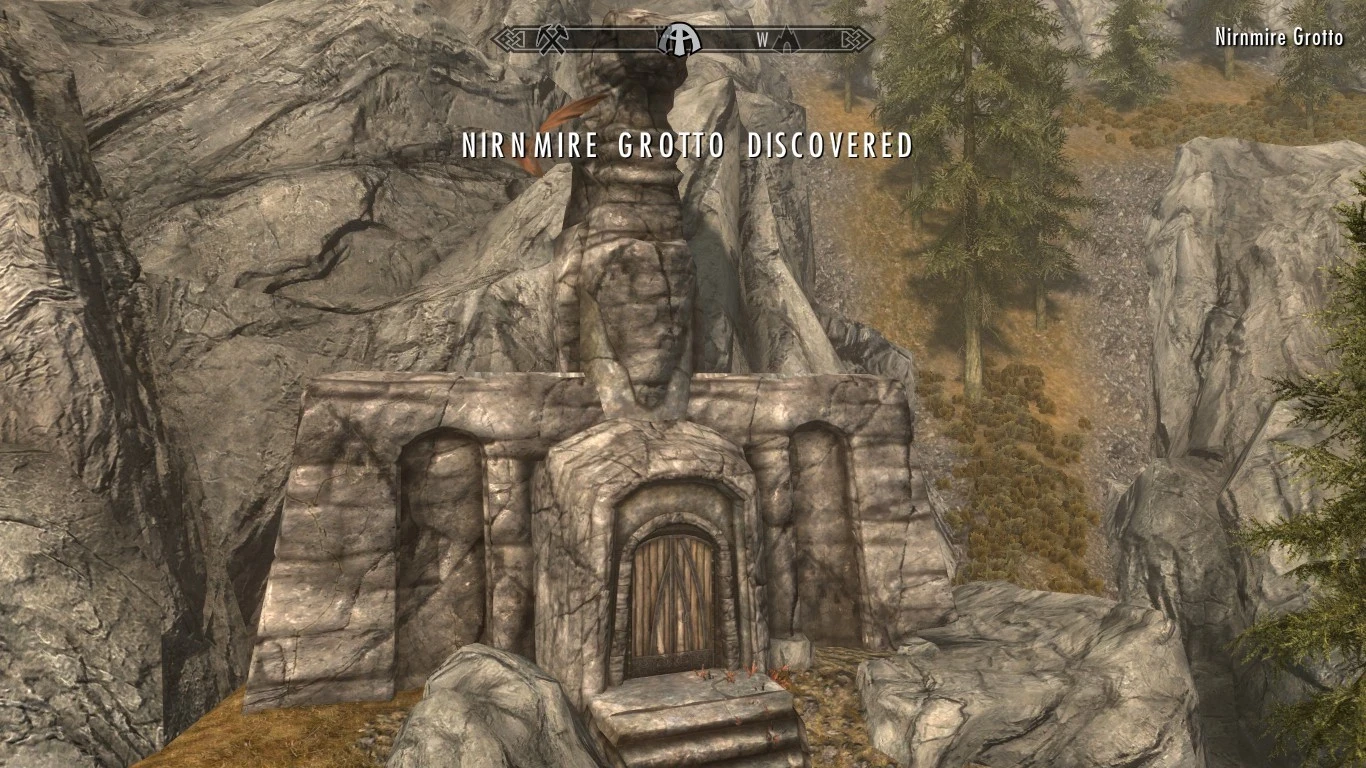
Task: Click the left knotwork ornament on the compass
Action: click(x=509, y=38)
